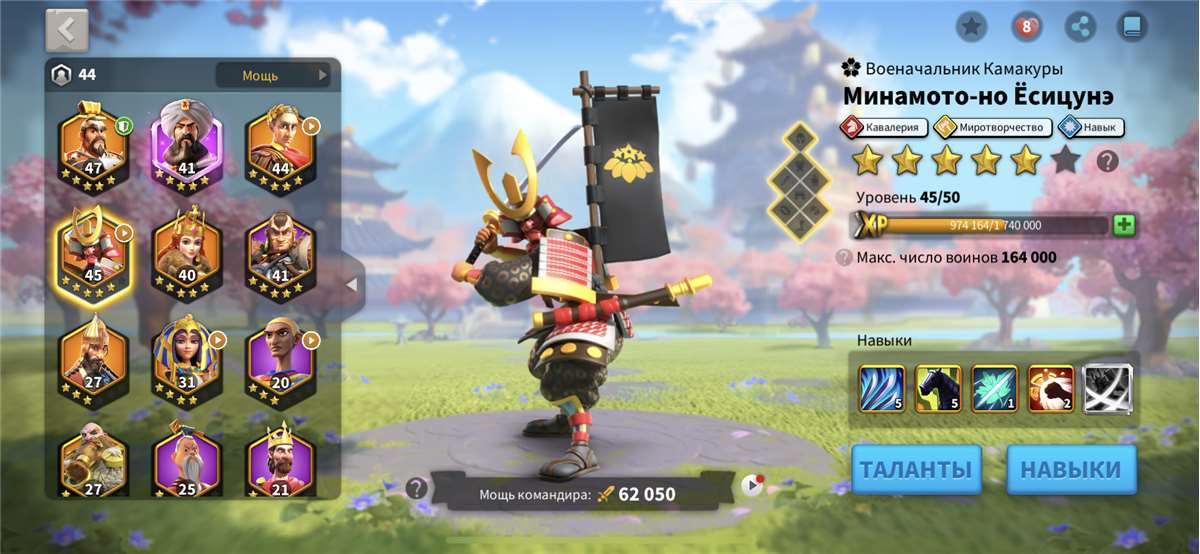This screenshot has width=1200, height=554.
Task: Play the commander preview video
Action: (752, 486)
